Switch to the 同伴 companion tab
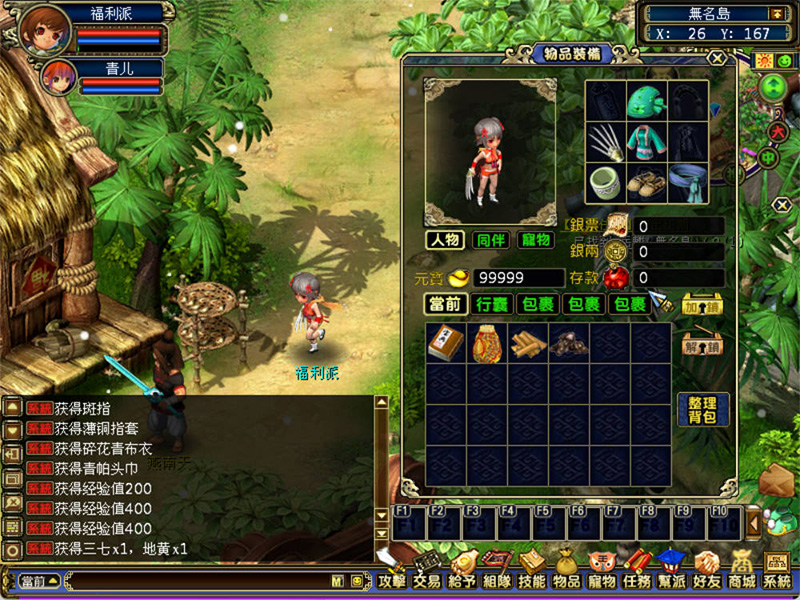Viewport: 800px width, 600px height. (491, 240)
